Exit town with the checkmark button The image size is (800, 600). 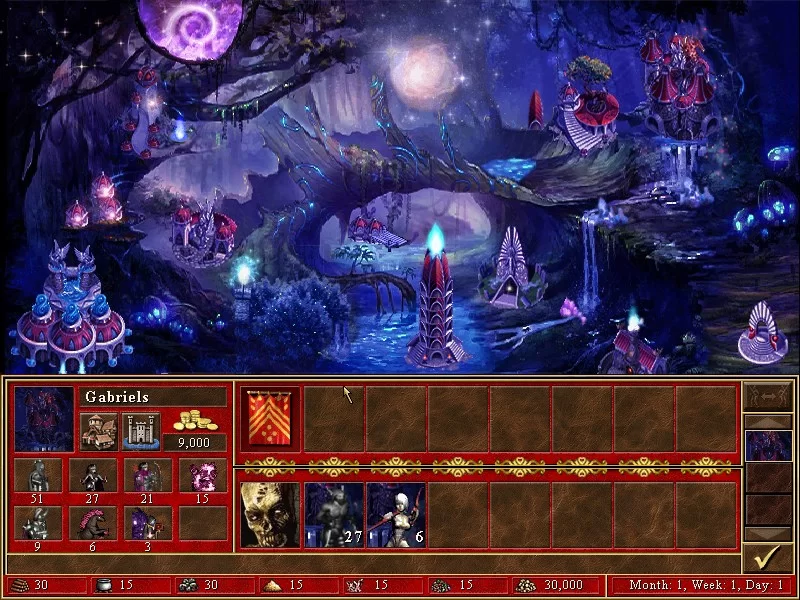[x=768, y=556]
